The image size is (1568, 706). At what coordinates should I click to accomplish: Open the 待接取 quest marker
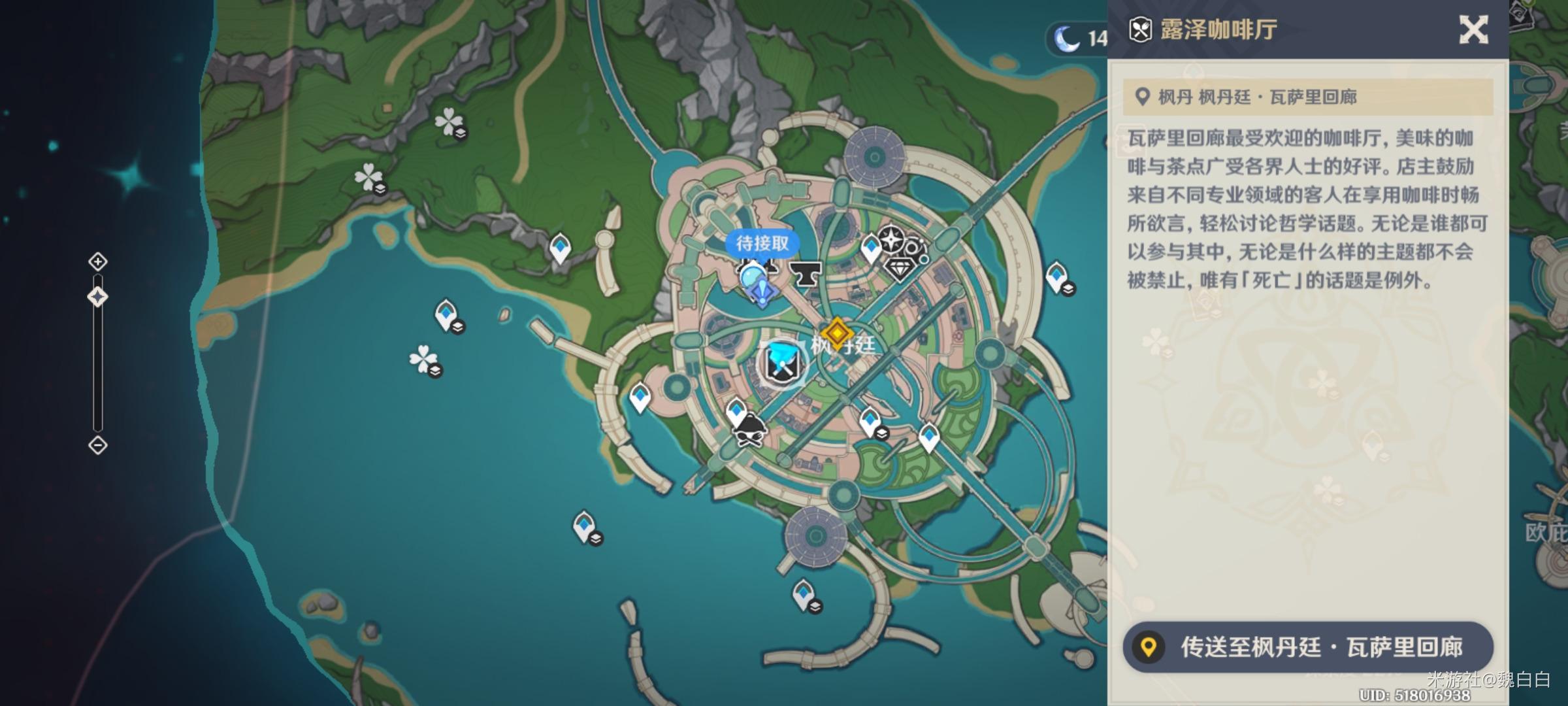click(762, 244)
